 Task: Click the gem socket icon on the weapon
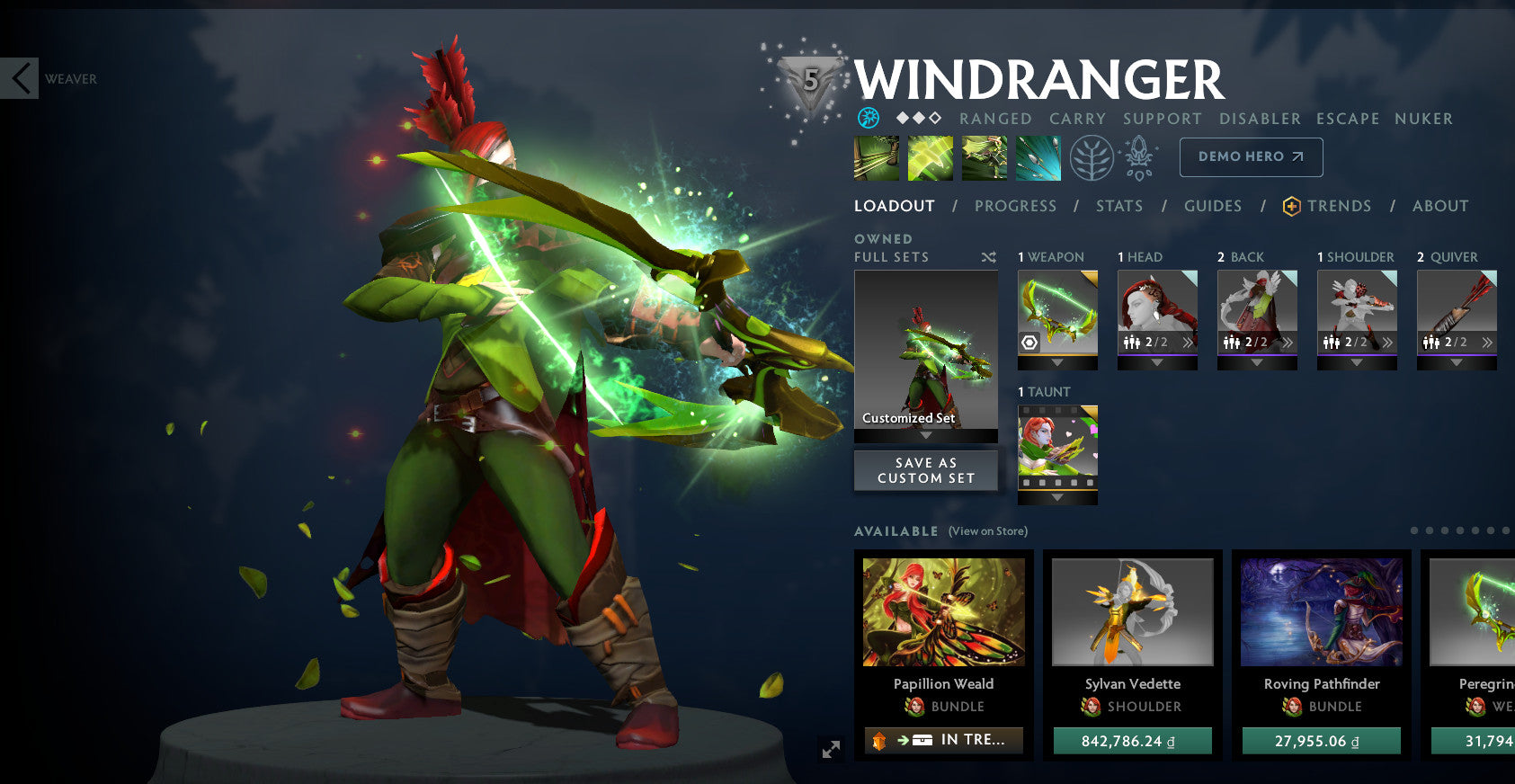(1029, 342)
